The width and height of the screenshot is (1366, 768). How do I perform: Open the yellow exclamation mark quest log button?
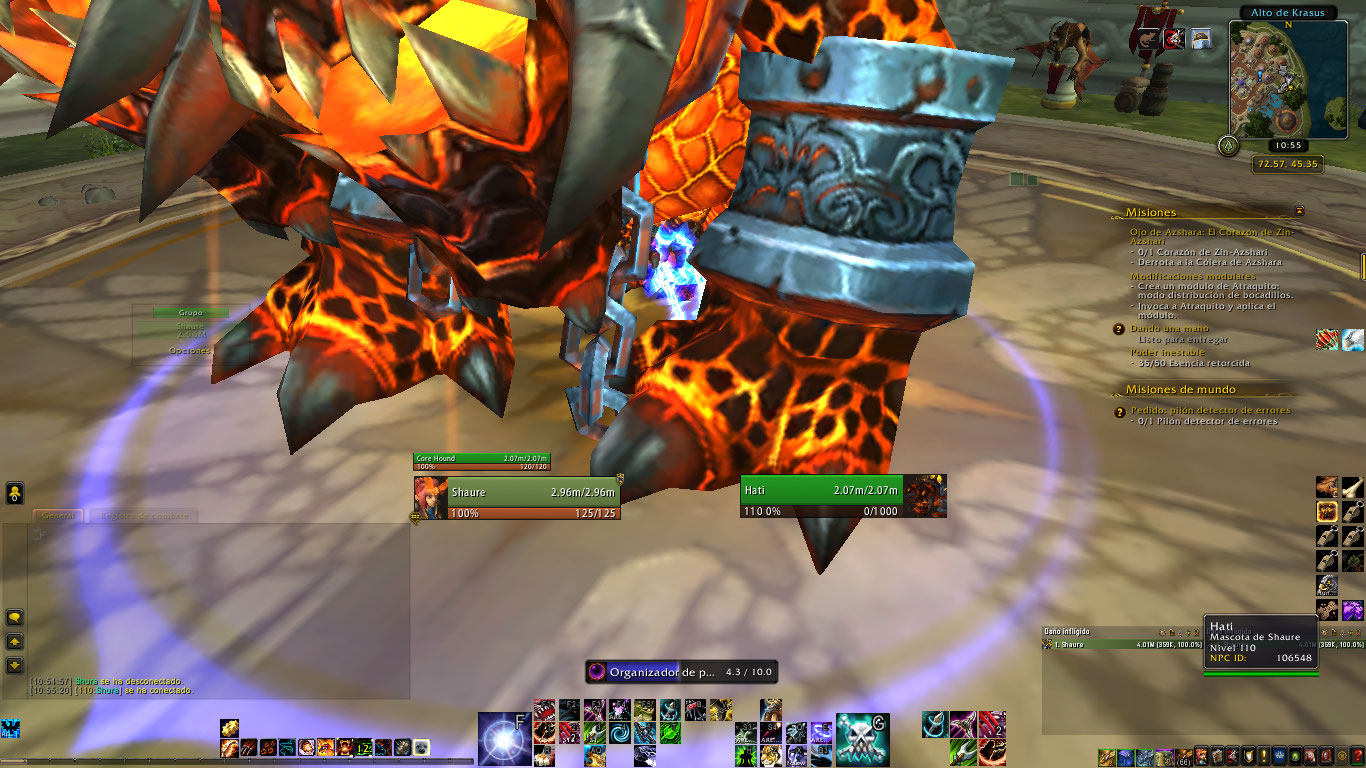tap(1265, 756)
